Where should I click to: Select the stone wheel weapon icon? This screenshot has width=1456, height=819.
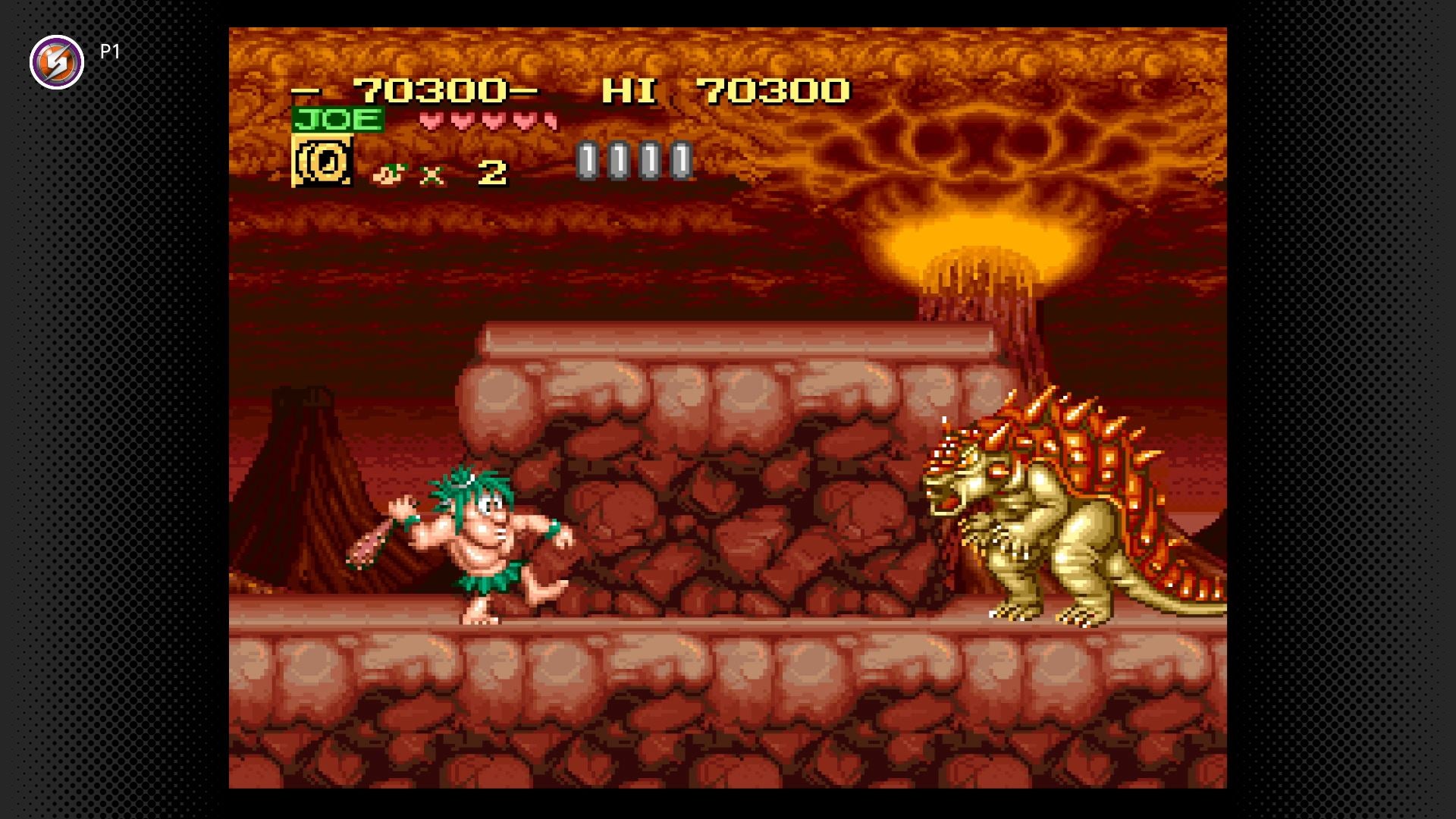pyautogui.click(x=325, y=162)
